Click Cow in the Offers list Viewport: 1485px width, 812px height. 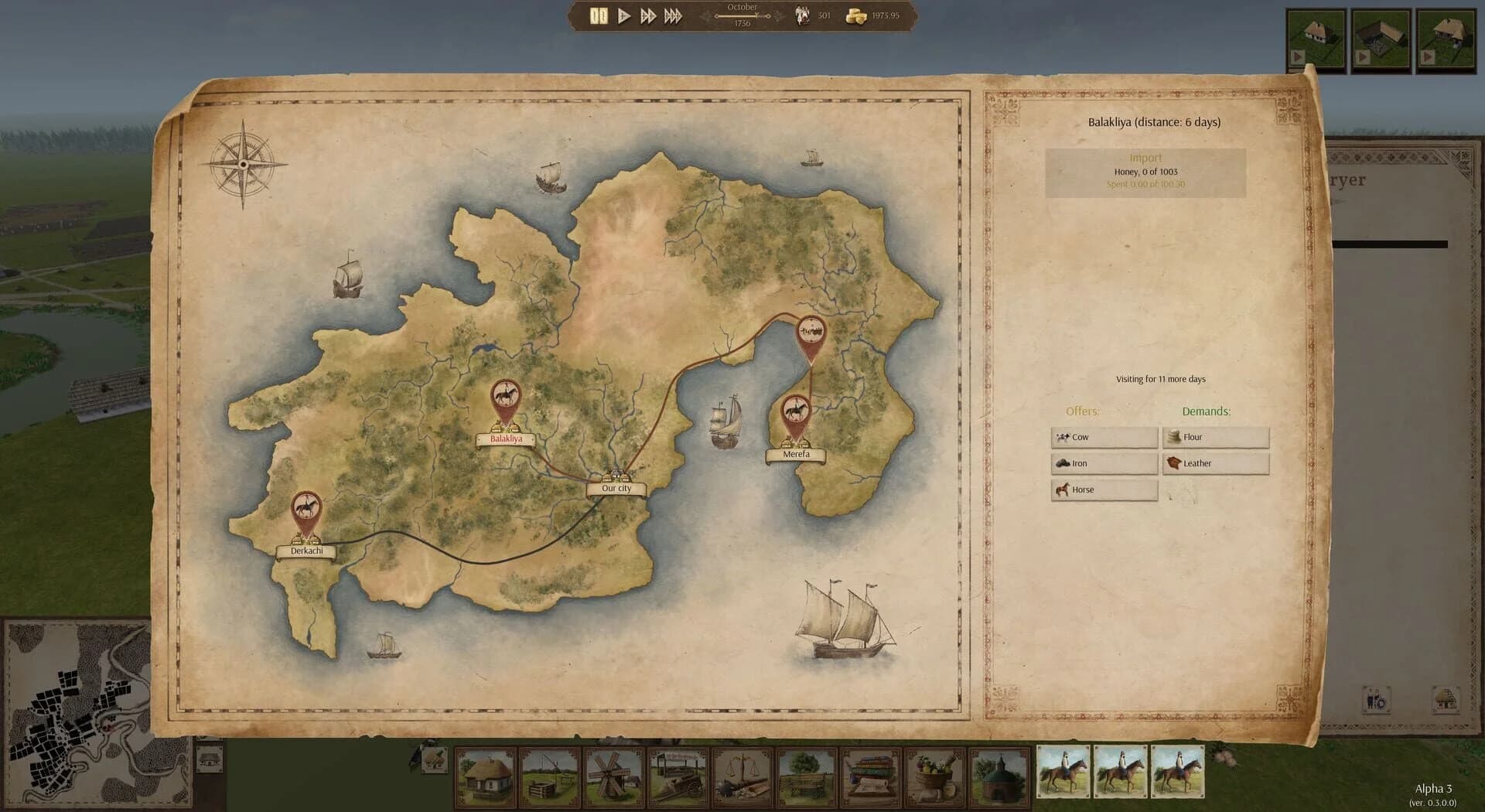coord(1104,437)
